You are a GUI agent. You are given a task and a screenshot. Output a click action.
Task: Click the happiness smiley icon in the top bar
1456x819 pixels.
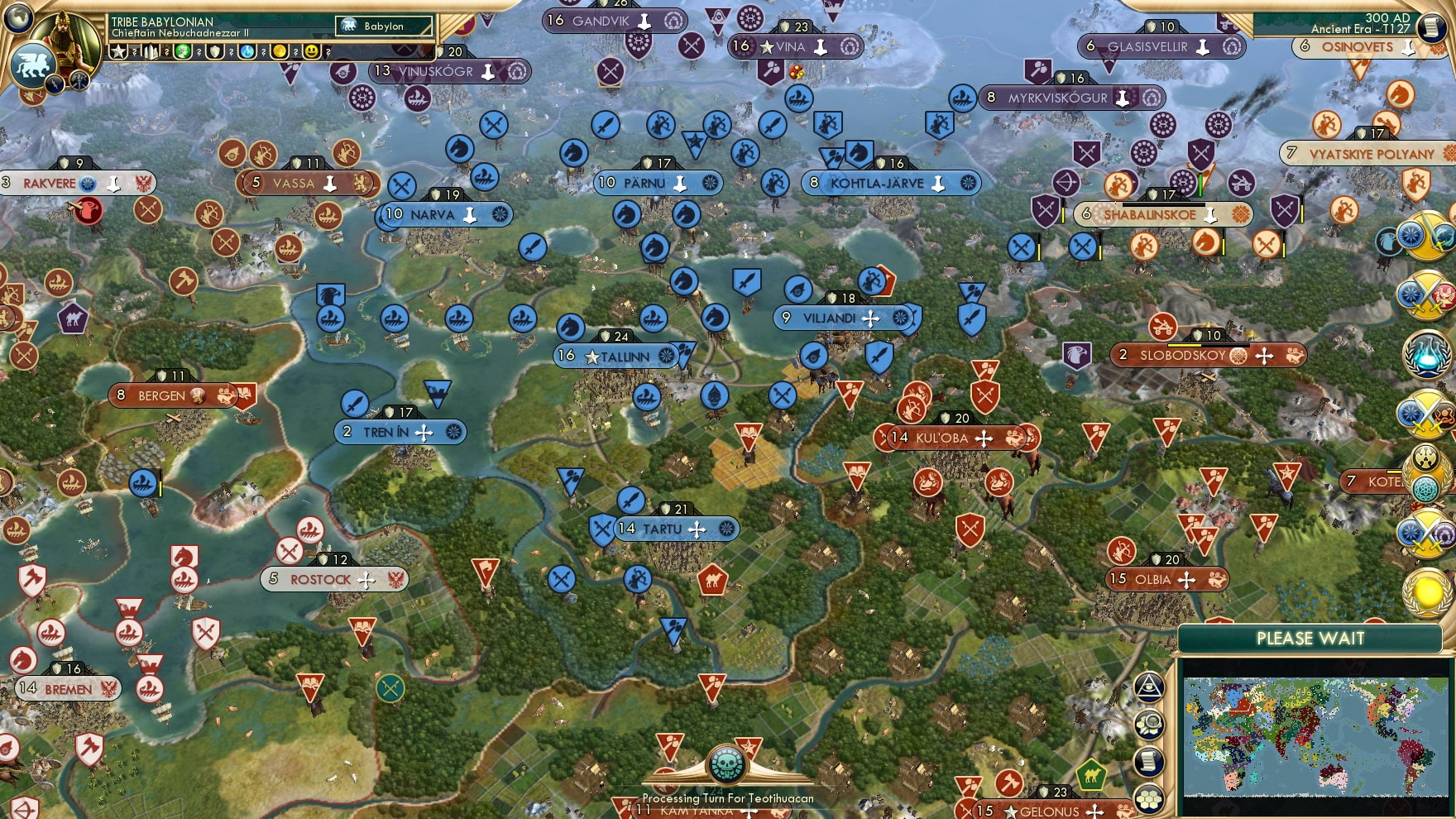(312, 51)
